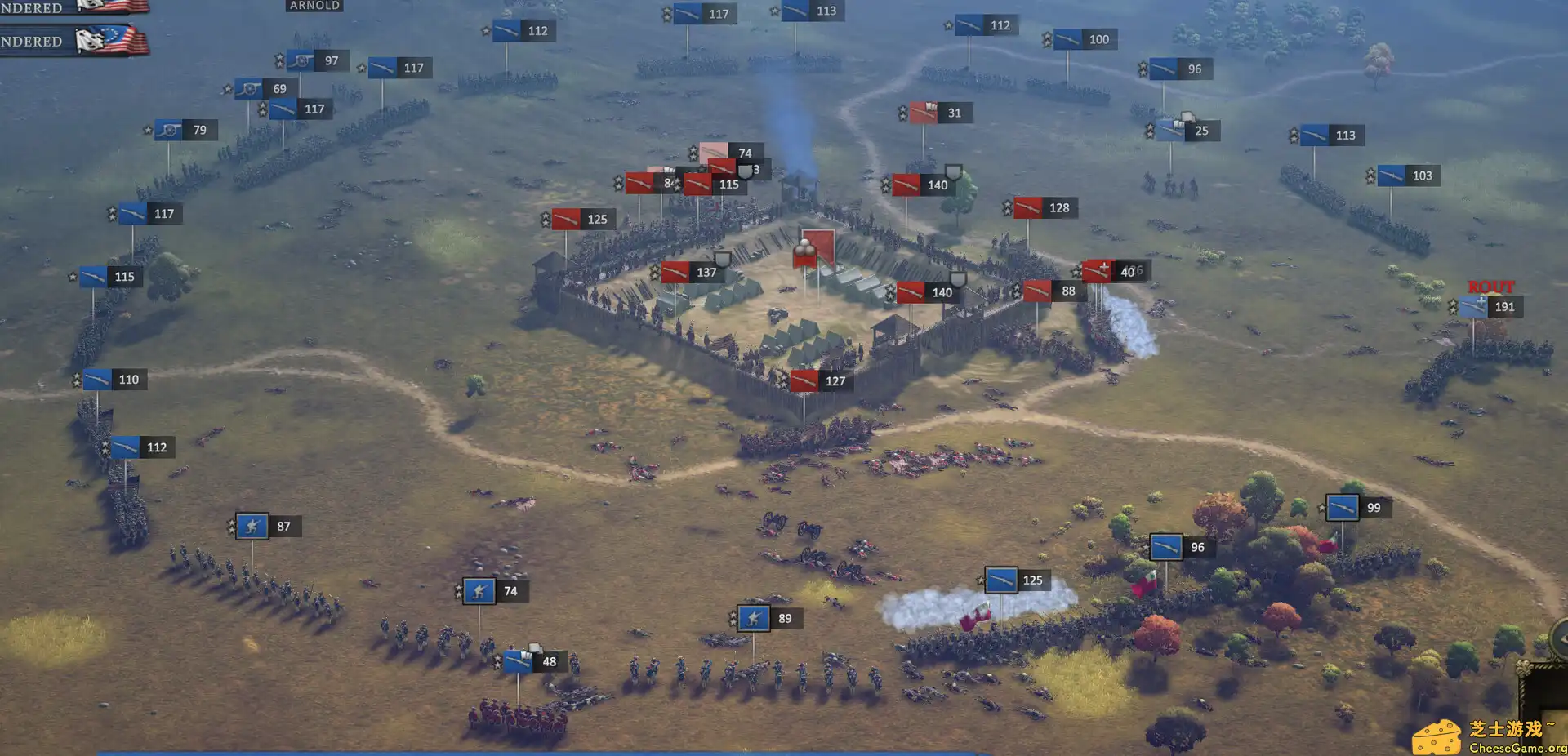1568x756 pixels.
Task: Click the ARNOLD commander label
Action: (x=314, y=5)
